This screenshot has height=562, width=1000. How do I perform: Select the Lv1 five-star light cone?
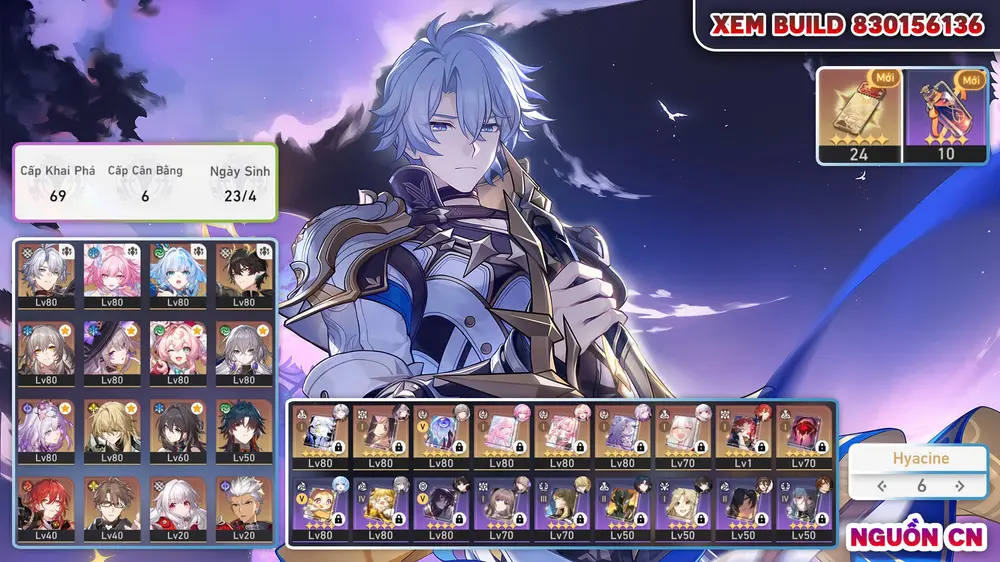744,434
